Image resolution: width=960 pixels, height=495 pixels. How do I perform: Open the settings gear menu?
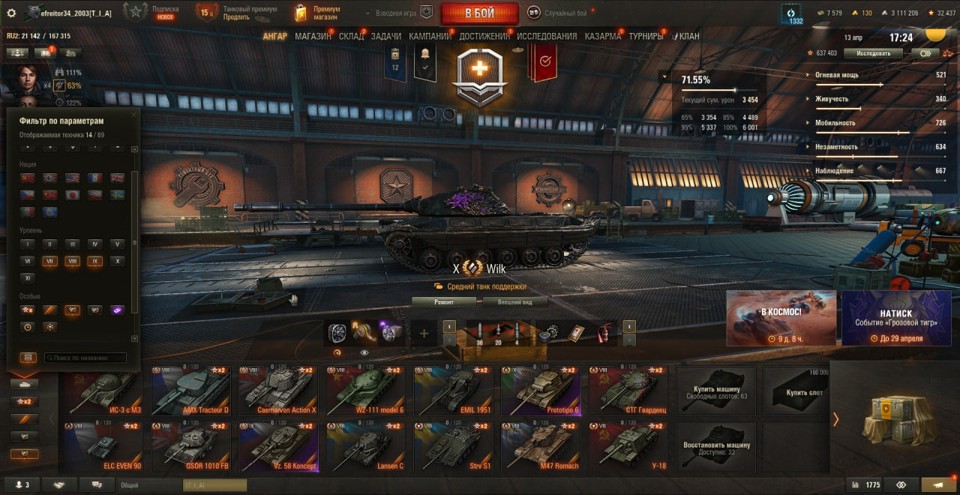coord(11,12)
